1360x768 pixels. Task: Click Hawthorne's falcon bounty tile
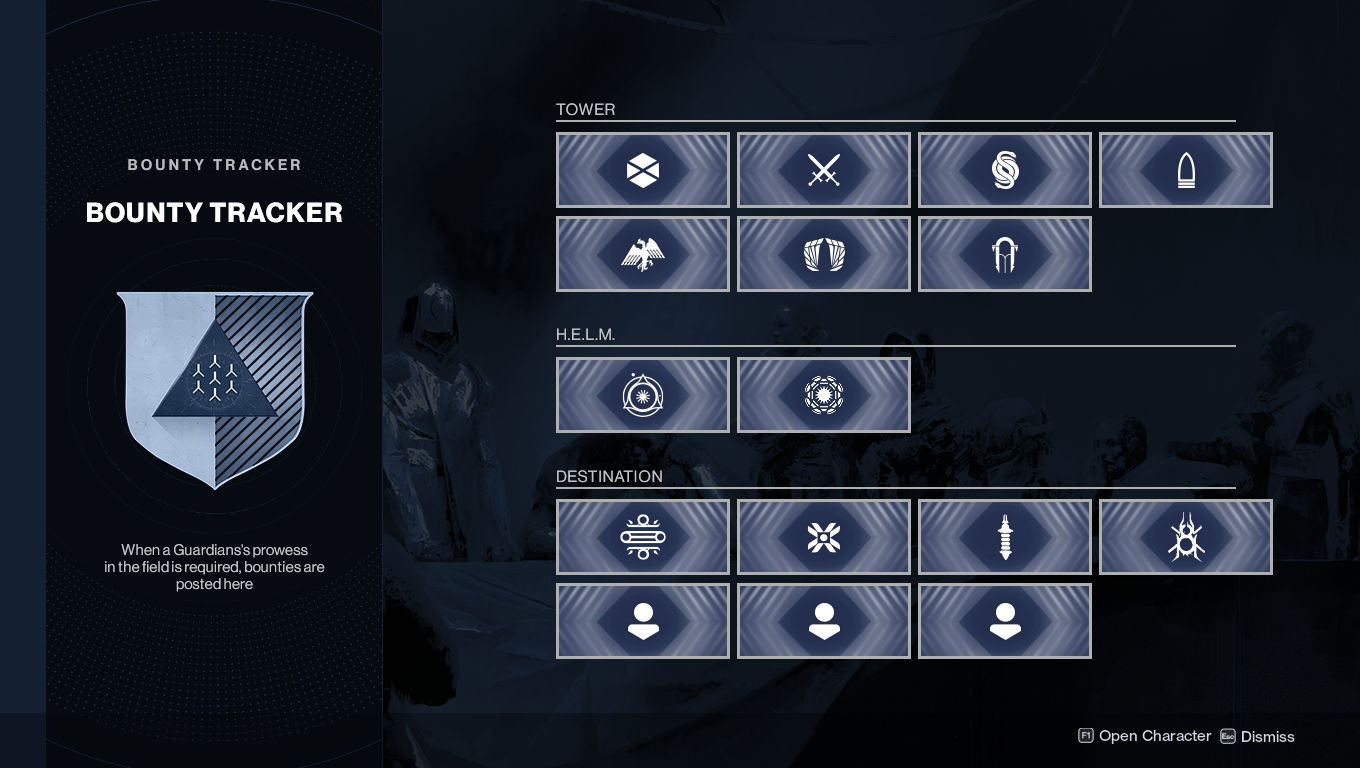643,254
